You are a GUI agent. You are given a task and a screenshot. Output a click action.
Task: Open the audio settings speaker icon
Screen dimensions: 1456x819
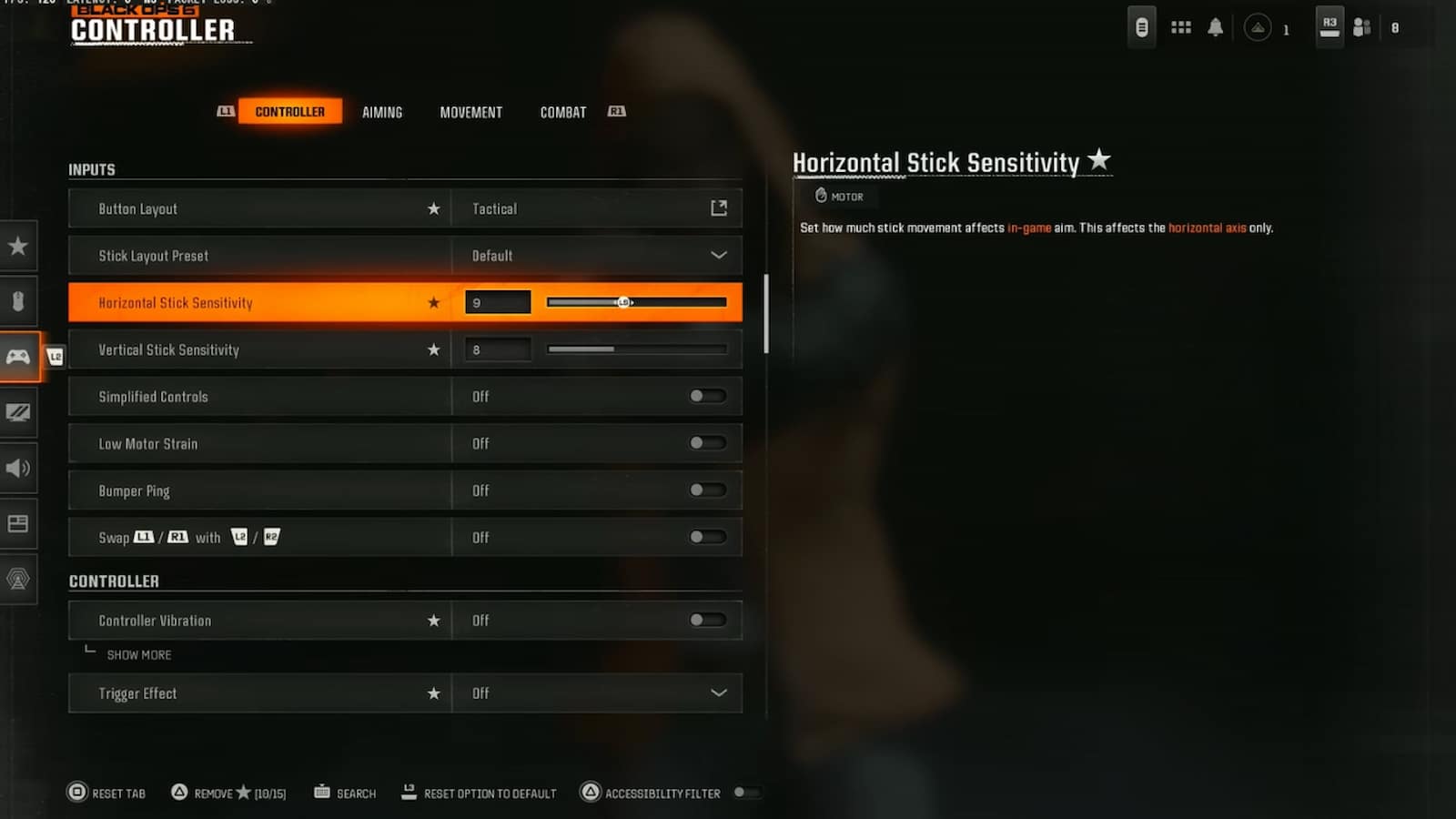[x=18, y=468]
